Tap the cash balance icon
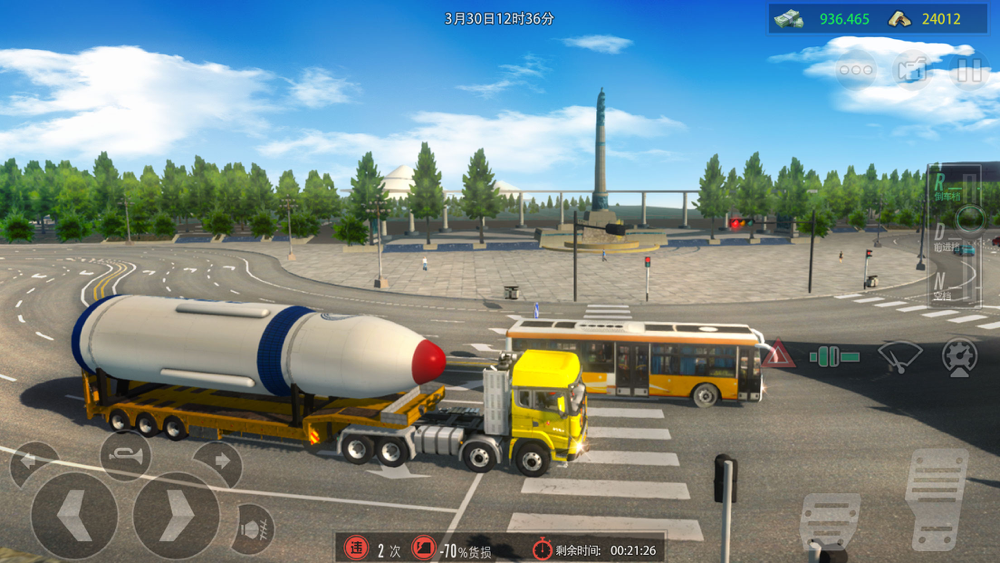This screenshot has width=1000, height=563. click(788, 19)
